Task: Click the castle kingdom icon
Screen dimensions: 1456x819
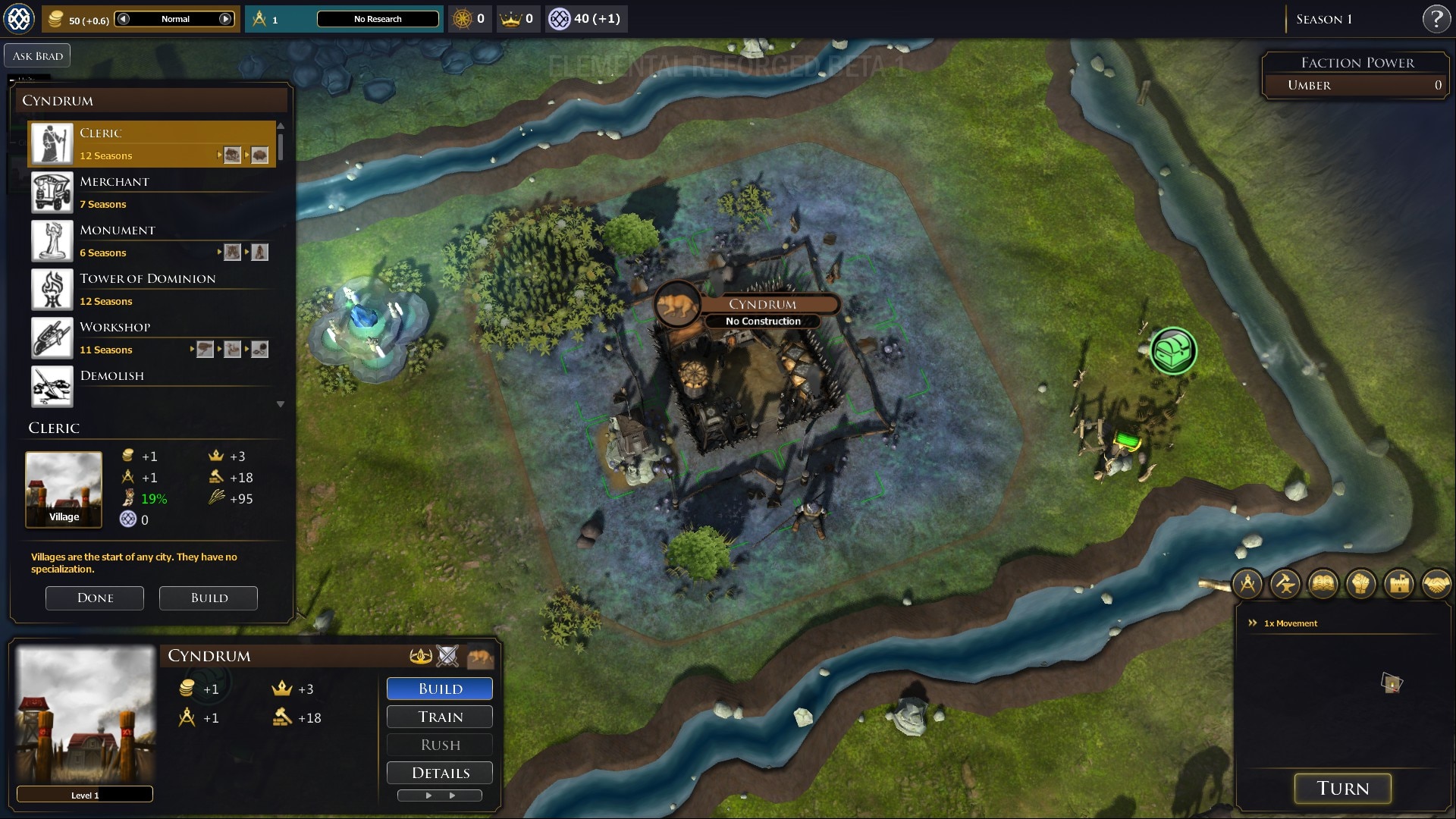Action: coord(1399,584)
